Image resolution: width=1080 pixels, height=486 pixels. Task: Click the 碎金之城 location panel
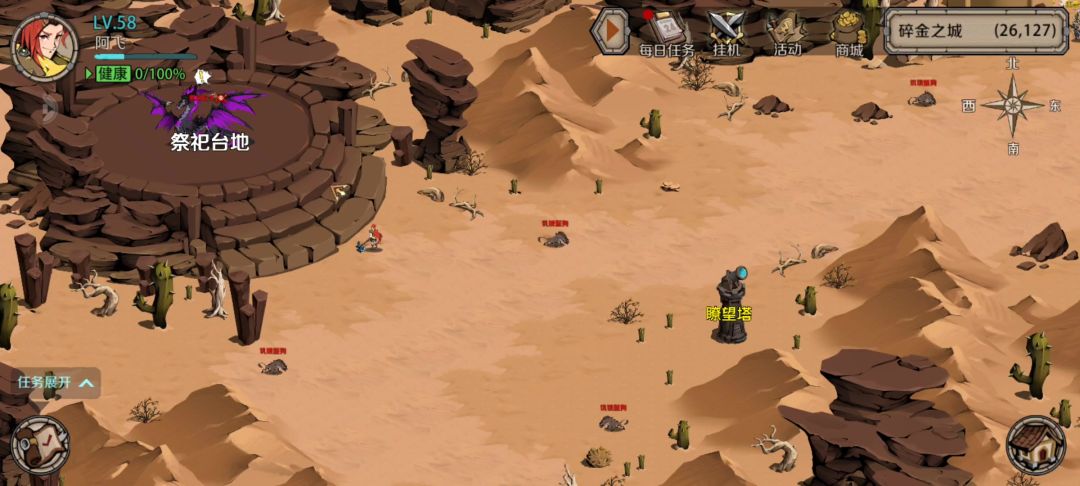click(975, 31)
